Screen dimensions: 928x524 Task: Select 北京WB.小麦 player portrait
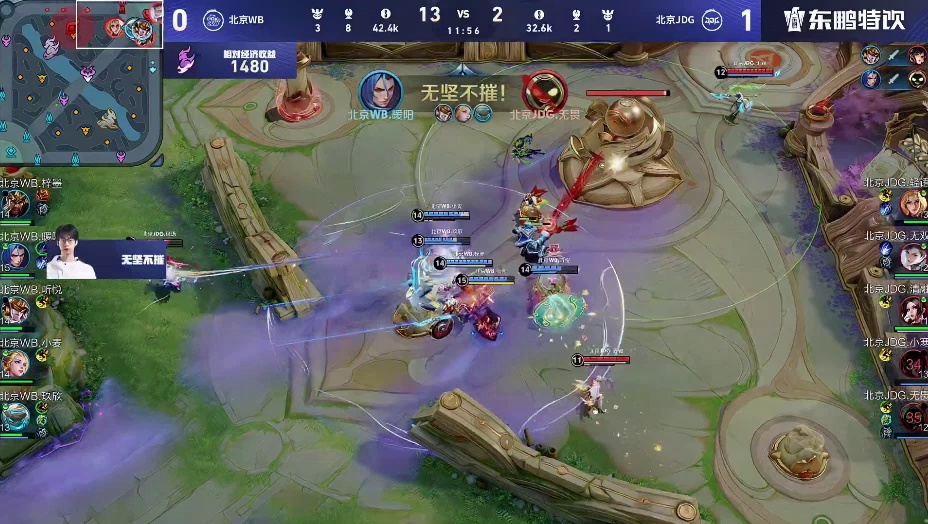click(x=16, y=363)
